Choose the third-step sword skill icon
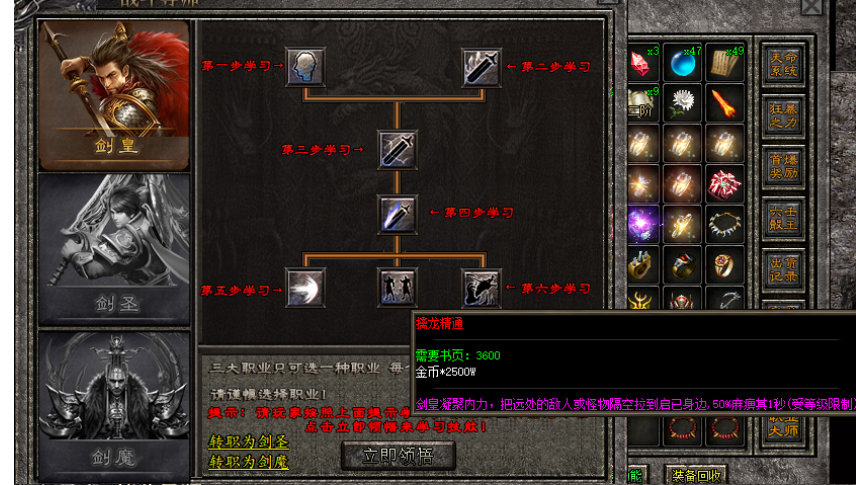856x485 pixels. coord(397,150)
